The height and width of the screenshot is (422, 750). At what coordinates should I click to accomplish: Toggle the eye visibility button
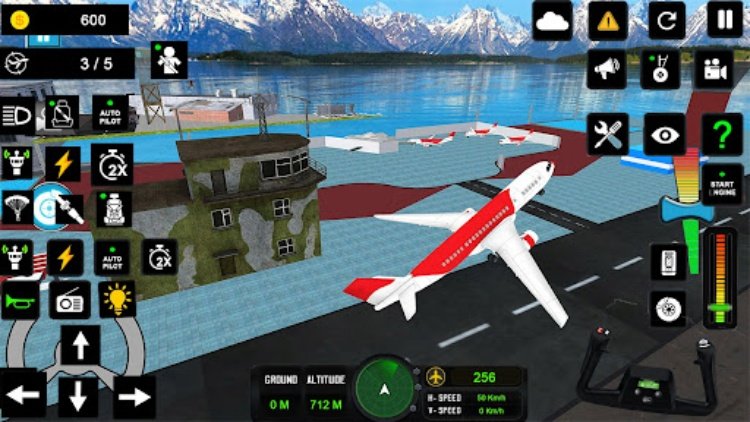[664, 134]
